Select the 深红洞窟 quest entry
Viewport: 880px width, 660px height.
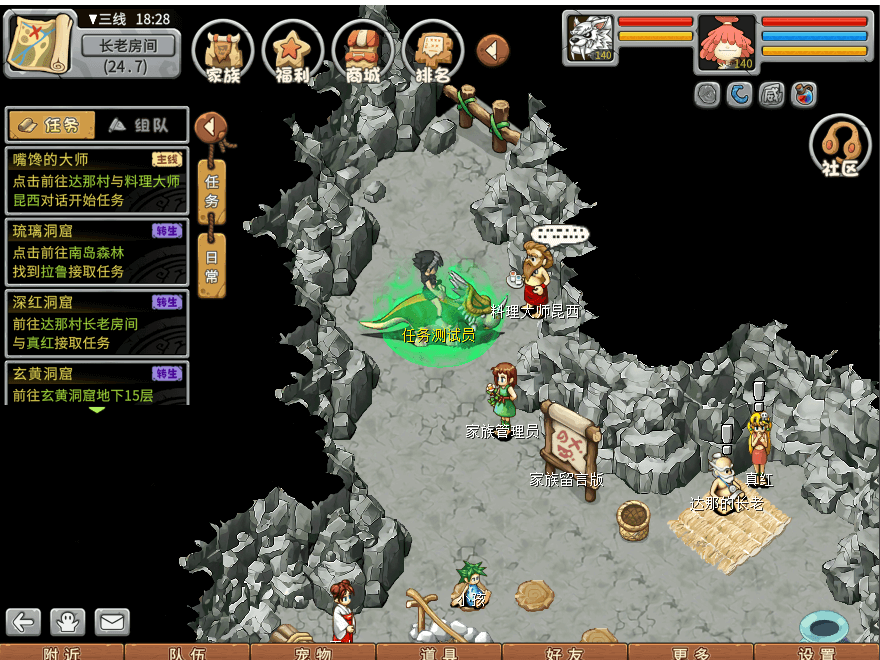coord(96,323)
